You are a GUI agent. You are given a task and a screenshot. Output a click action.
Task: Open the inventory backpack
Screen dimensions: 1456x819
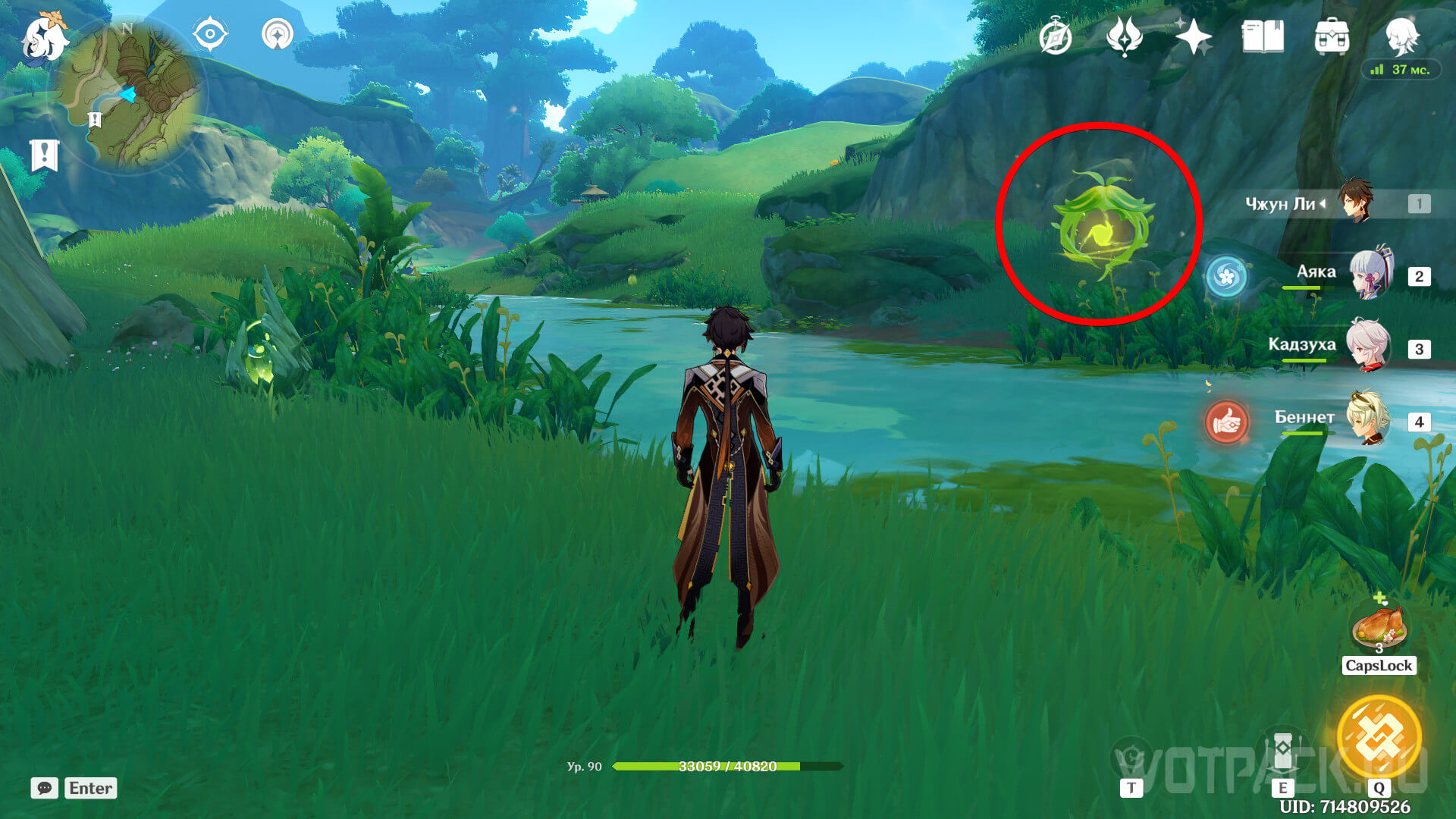click(x=1332, y=36)
